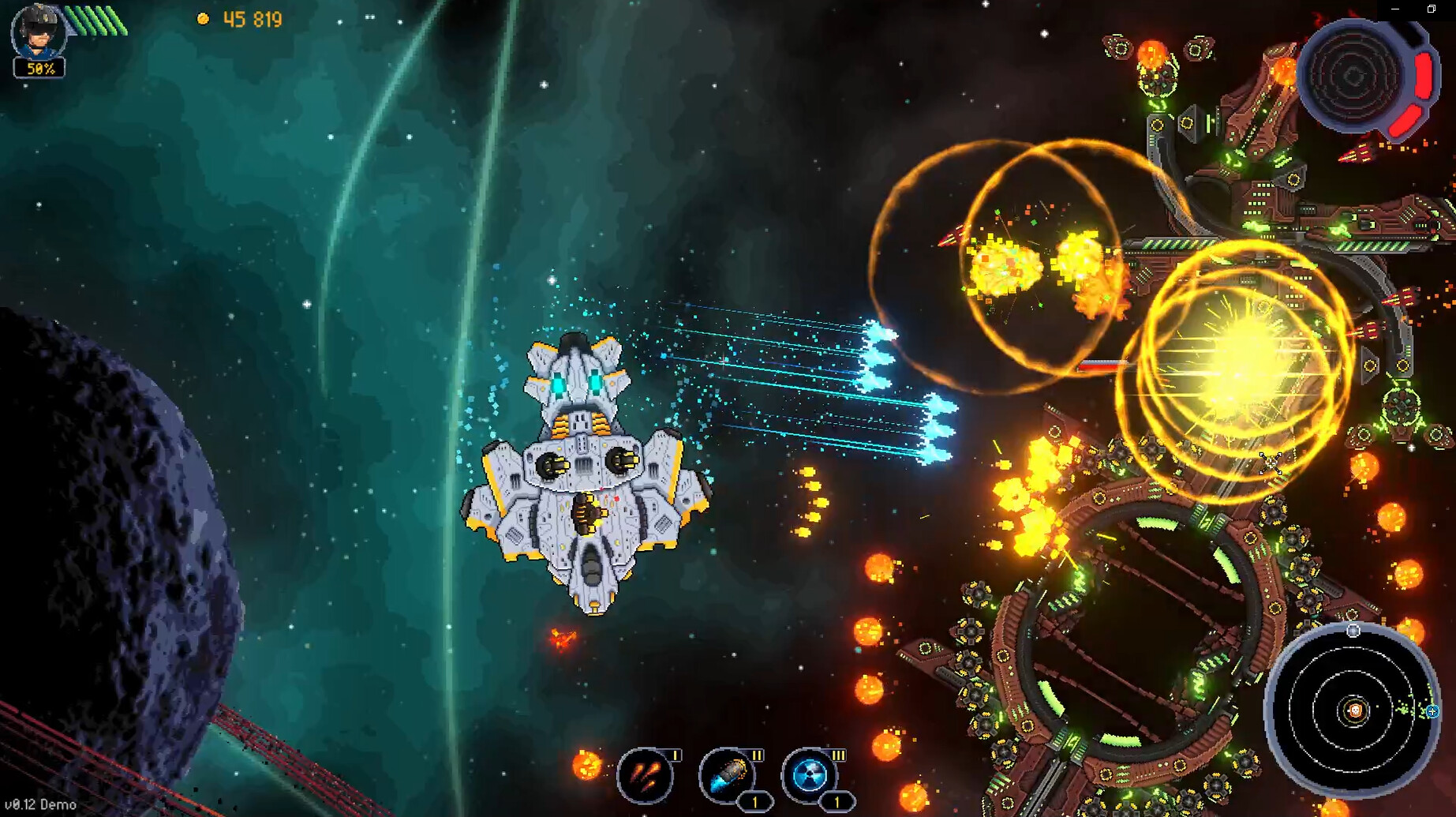Click the blue marker on the minimap's right edge

coord(1432,711)
